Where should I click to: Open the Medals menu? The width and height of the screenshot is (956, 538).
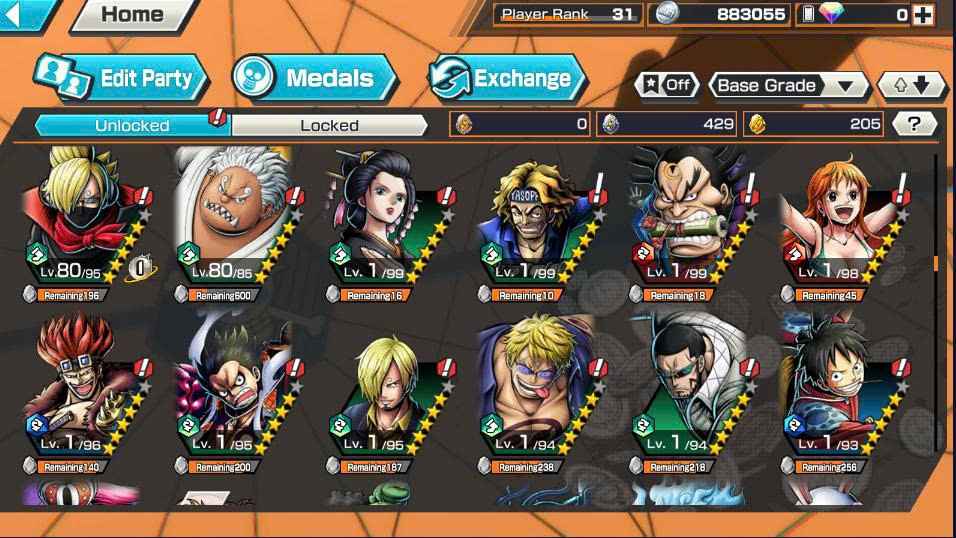coord(314,78)
